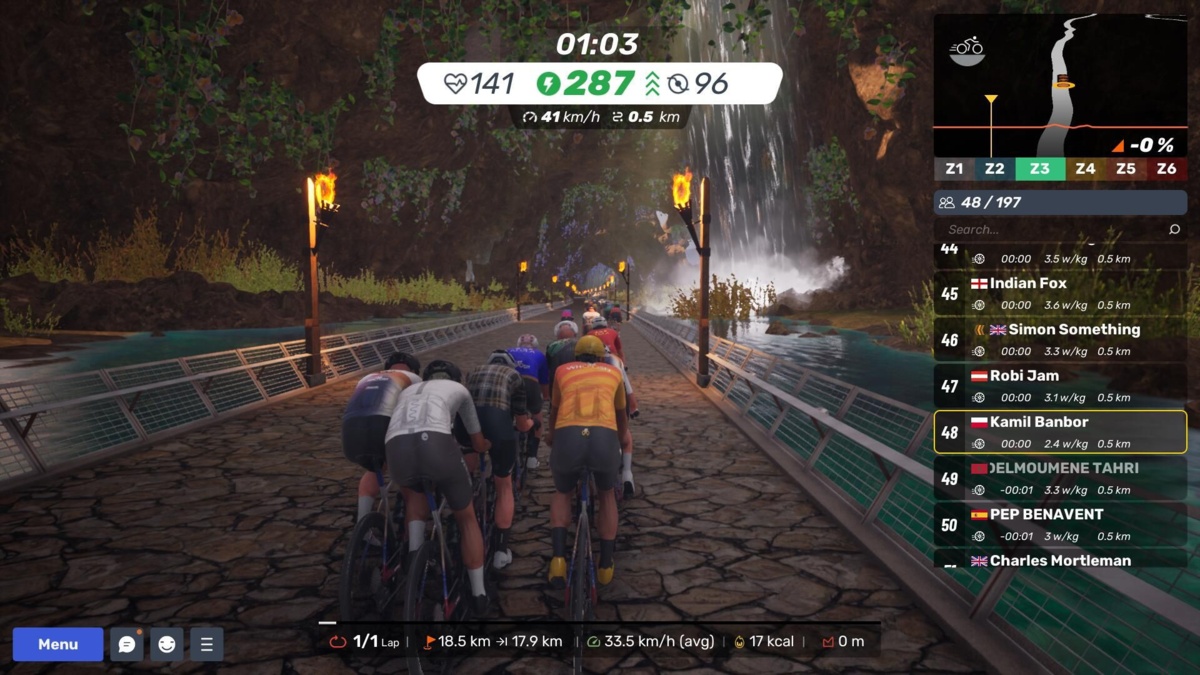Toggle the three-line list button
This screenshot has width=1200, height=675.
click(206, 644)
